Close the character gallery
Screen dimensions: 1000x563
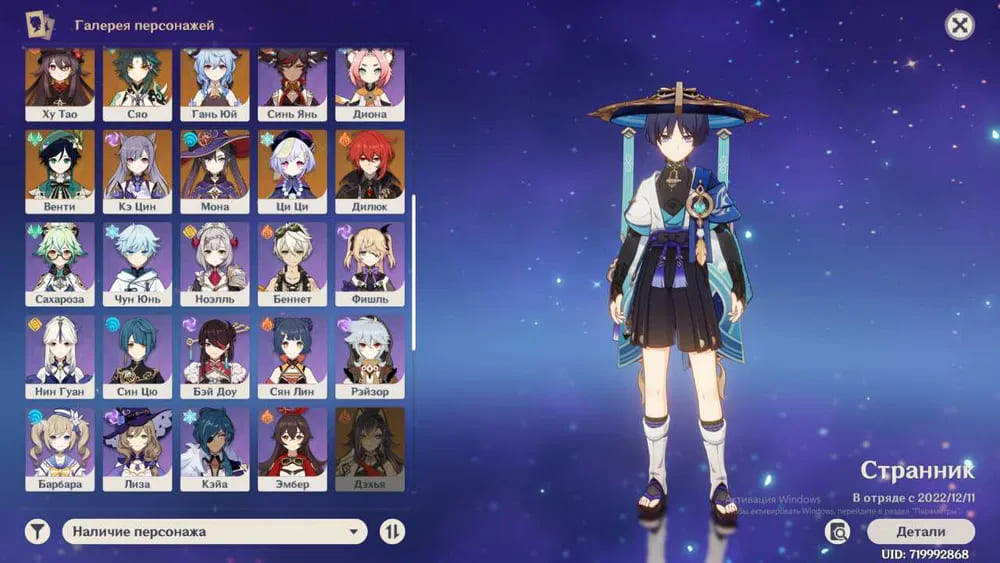(959, 26)
